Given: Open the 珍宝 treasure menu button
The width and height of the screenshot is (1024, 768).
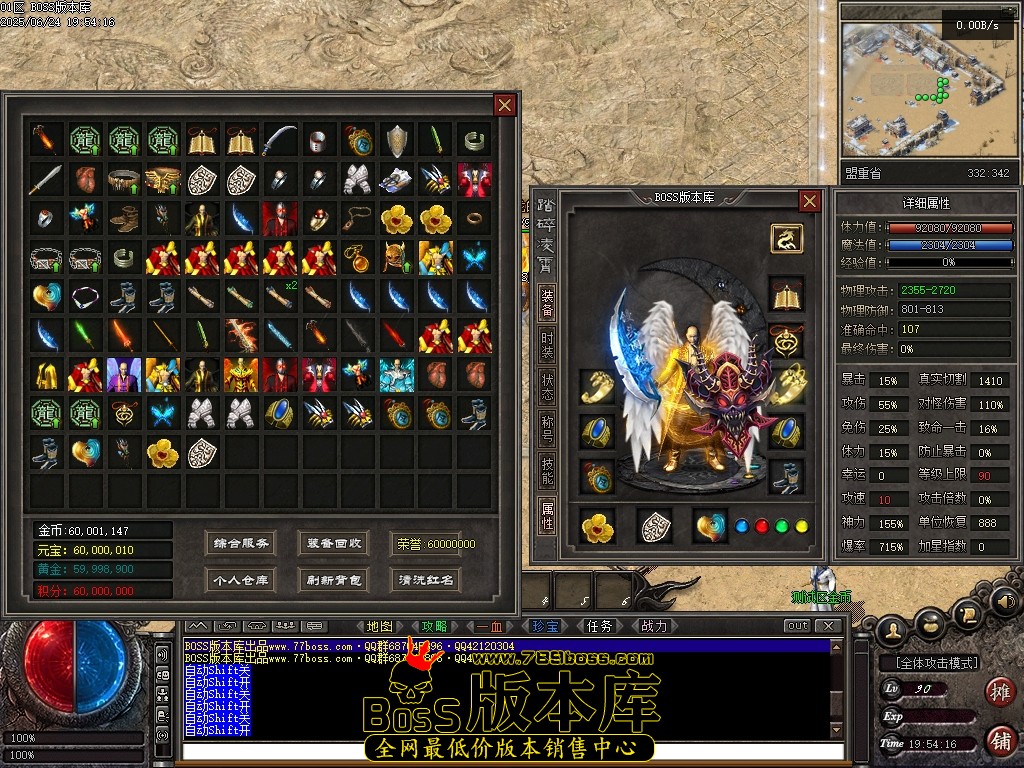Looking at the screenshot, I should [545, 626].
